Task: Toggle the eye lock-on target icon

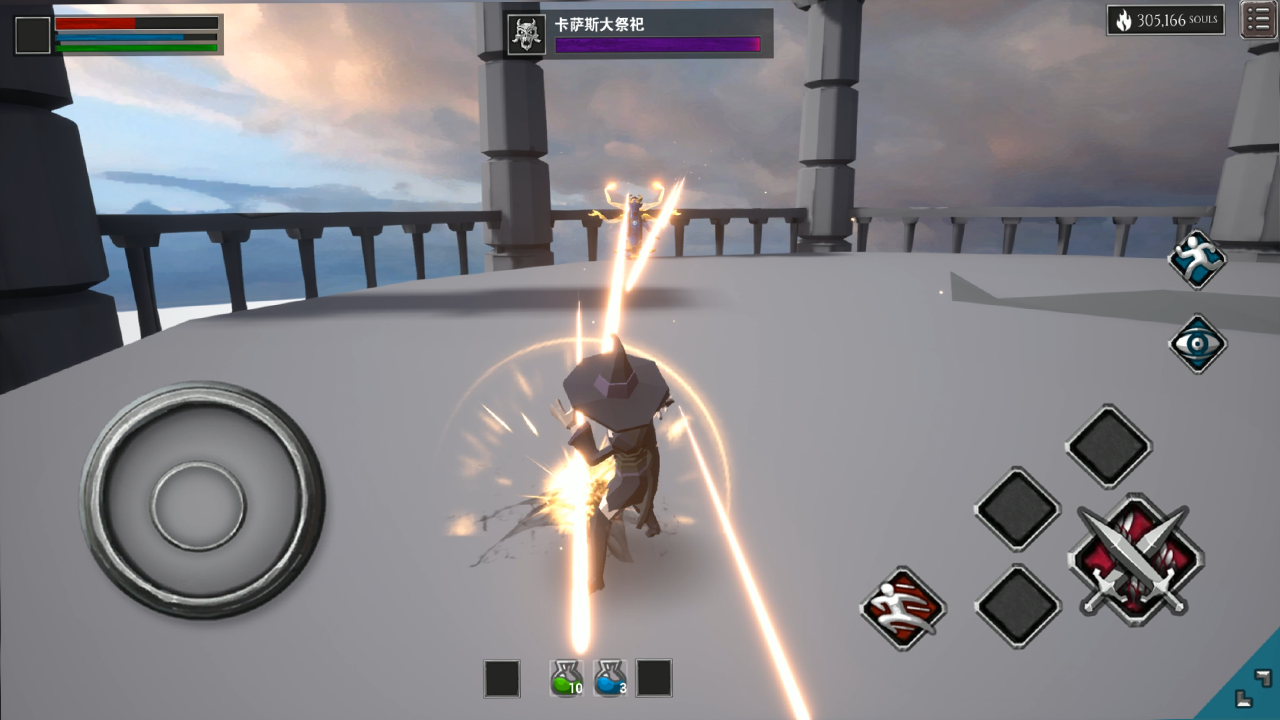Action: pyautogui.click(x=1197, y=344)
